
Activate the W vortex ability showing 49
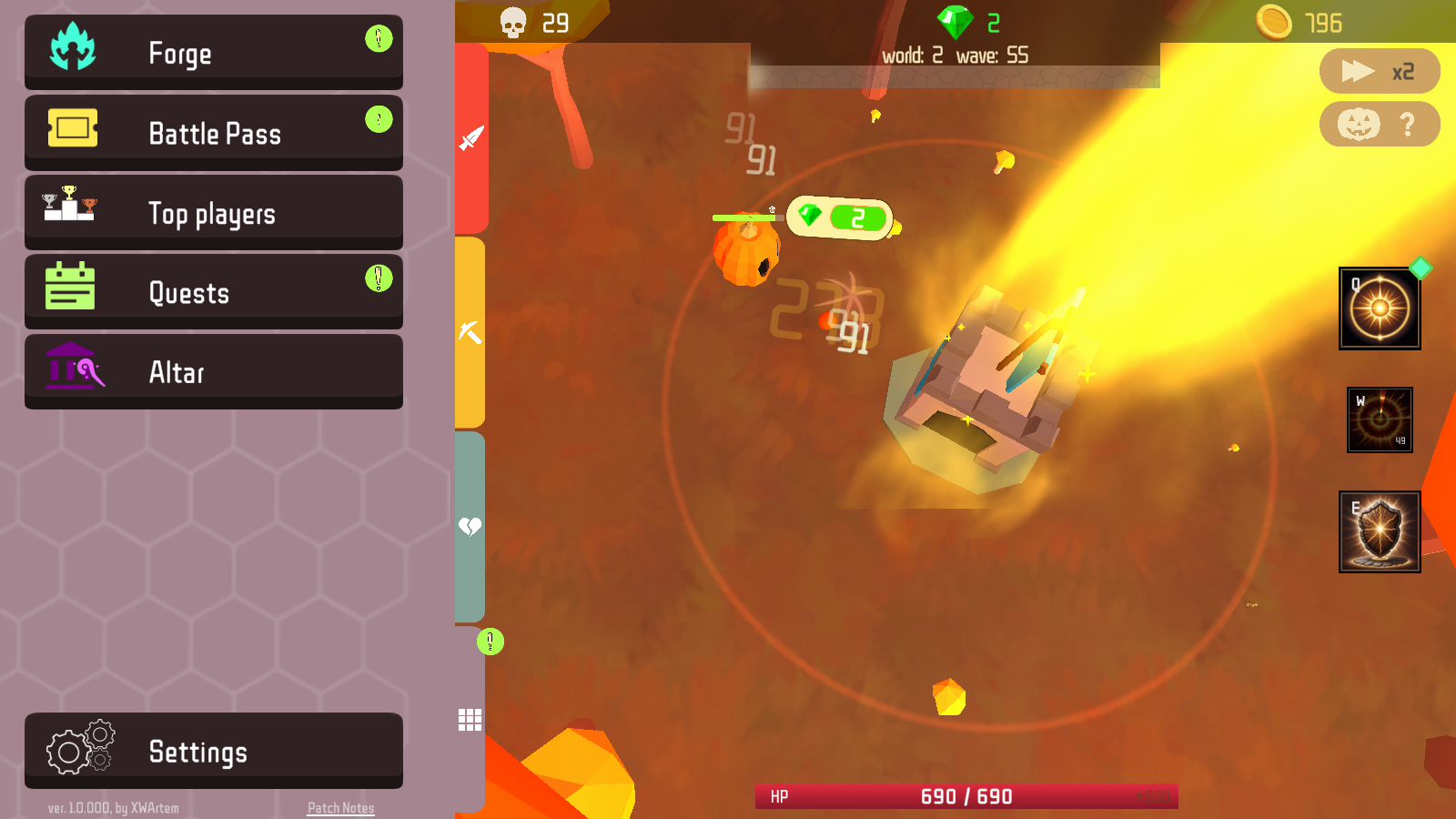[x=1380, y=420]
